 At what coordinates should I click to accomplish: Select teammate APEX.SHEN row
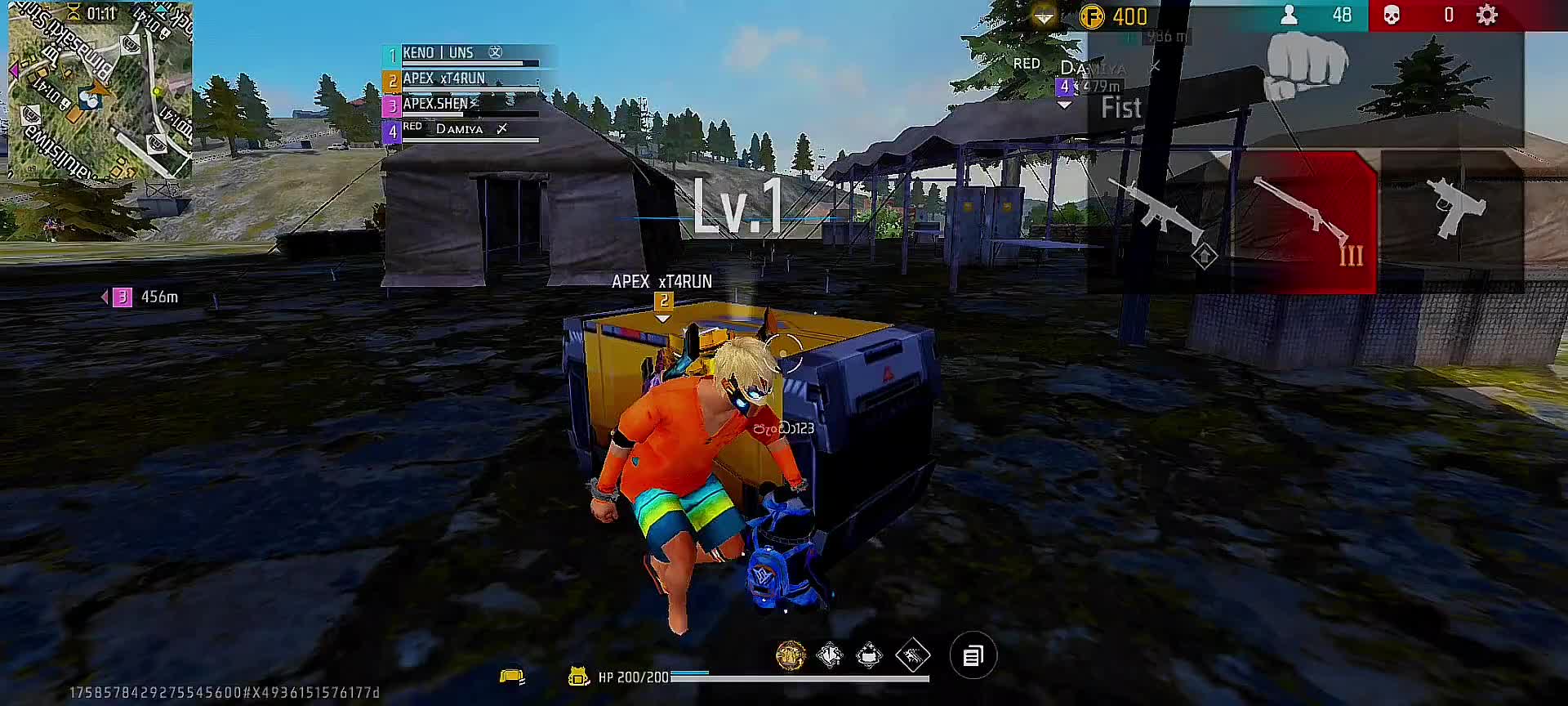pos(462,105)
